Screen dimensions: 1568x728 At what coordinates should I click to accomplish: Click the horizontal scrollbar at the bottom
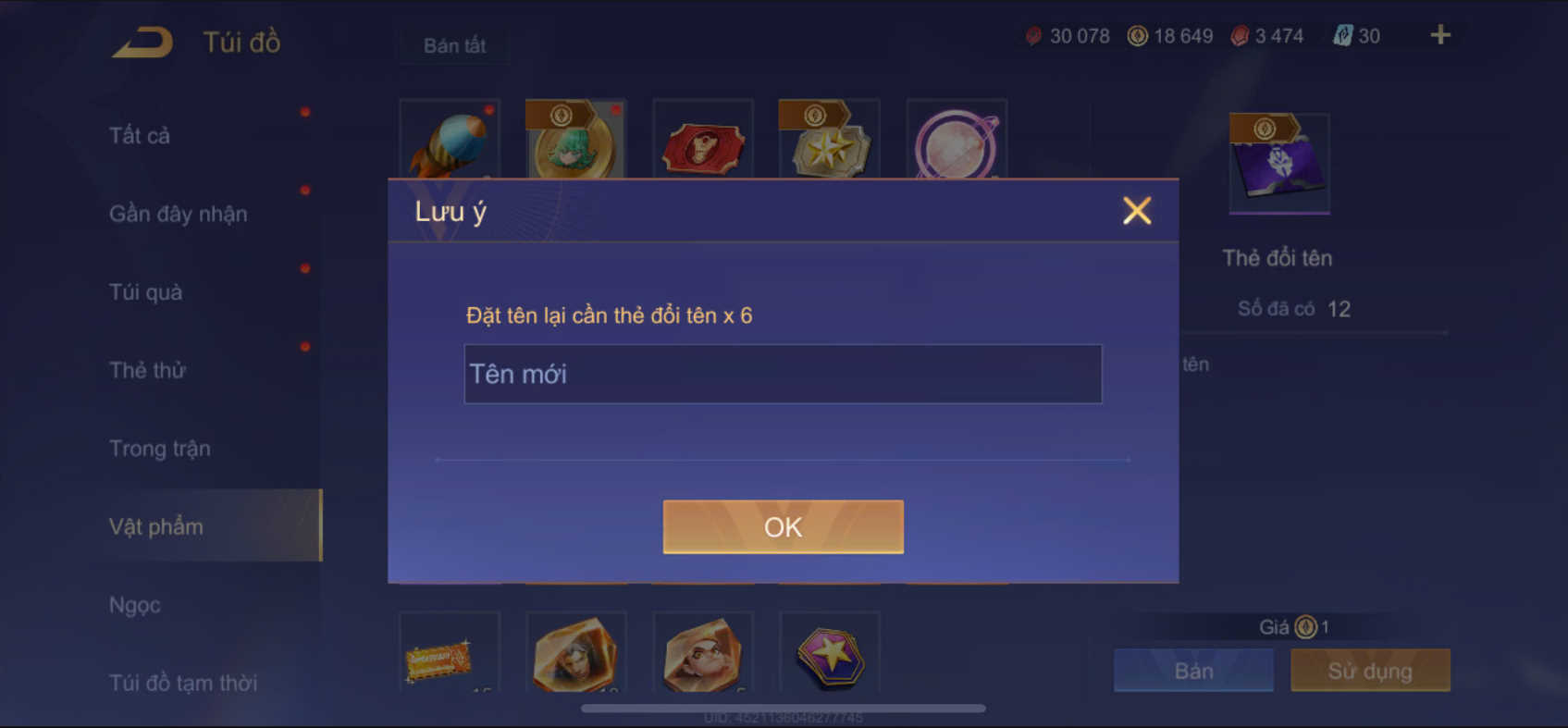click(783, 707)
